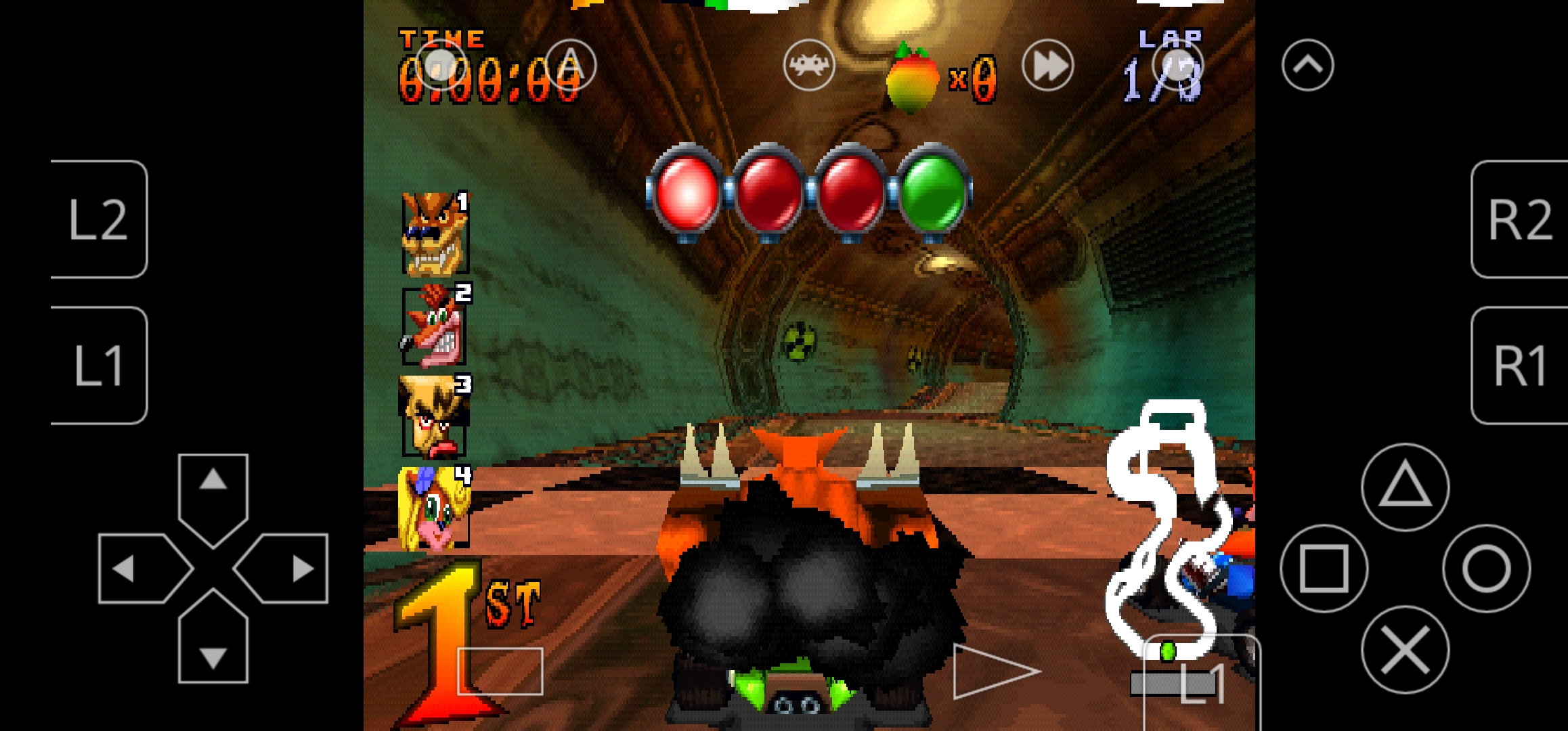Tap the D-pad down arrow
Screen dimensions: 1568x731
(x=213, y=646)
